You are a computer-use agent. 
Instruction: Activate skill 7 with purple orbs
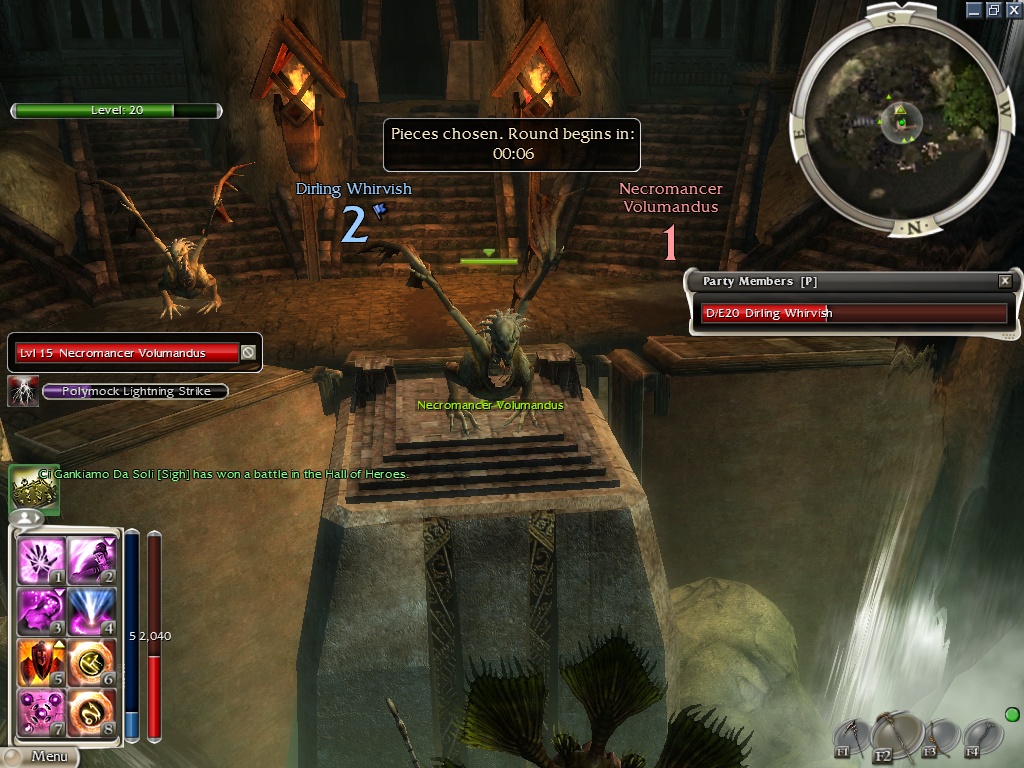[x=42, y=712]
